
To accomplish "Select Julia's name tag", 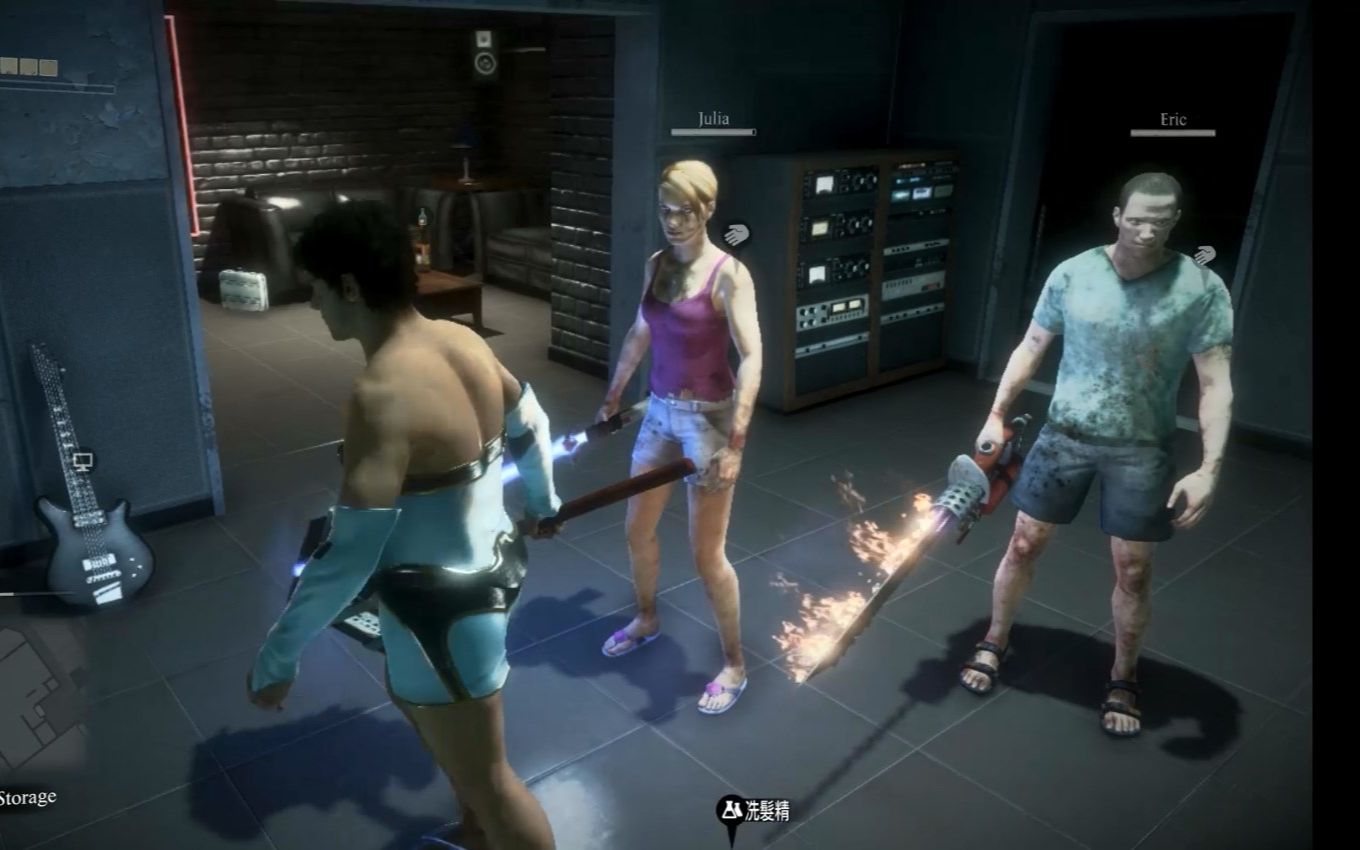I will [x=713, y=119].
